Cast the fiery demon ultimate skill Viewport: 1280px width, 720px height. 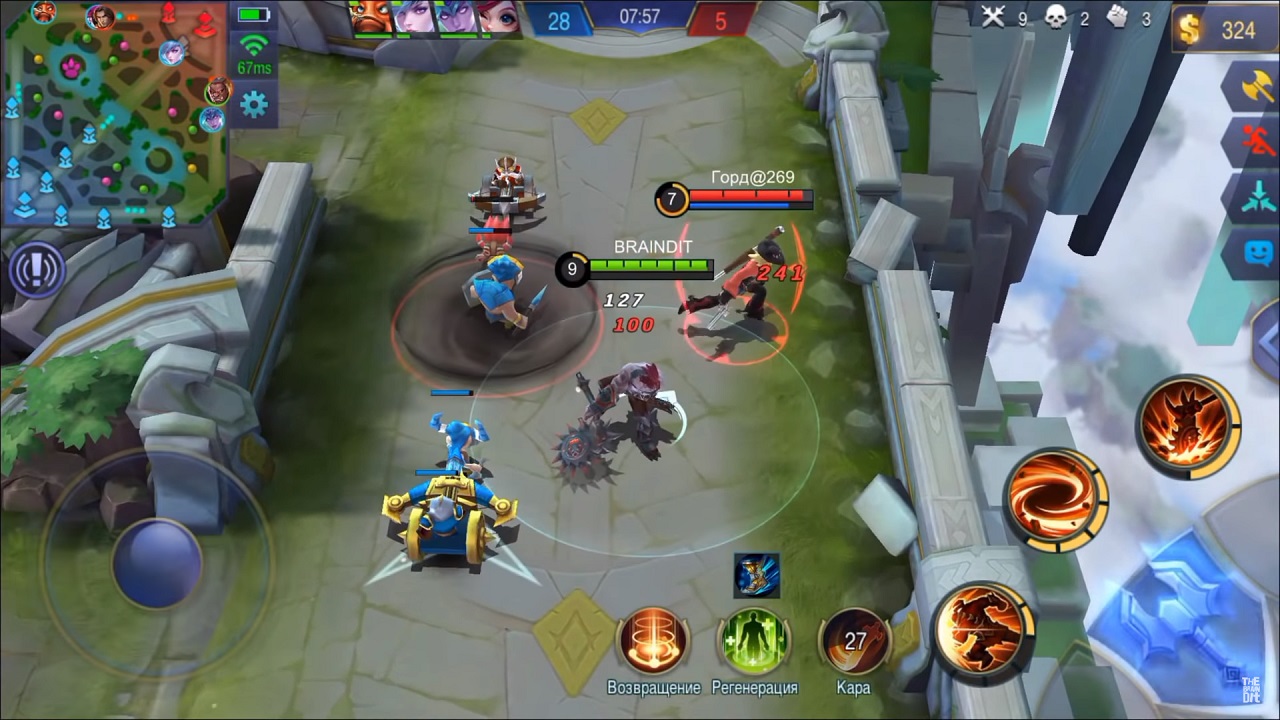pyautogui.click(x=1188, y=424)
